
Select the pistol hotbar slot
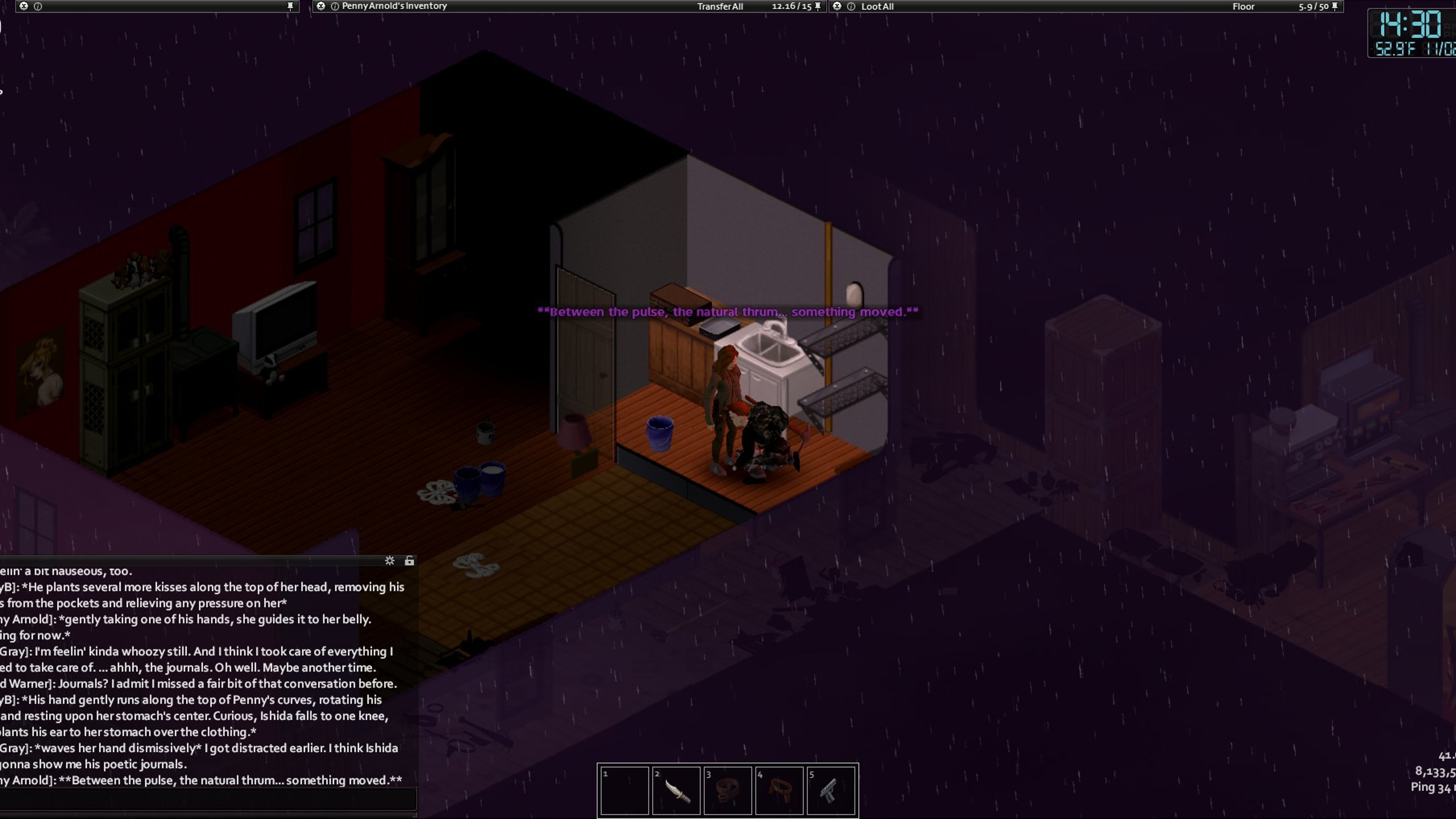[830, 790]
